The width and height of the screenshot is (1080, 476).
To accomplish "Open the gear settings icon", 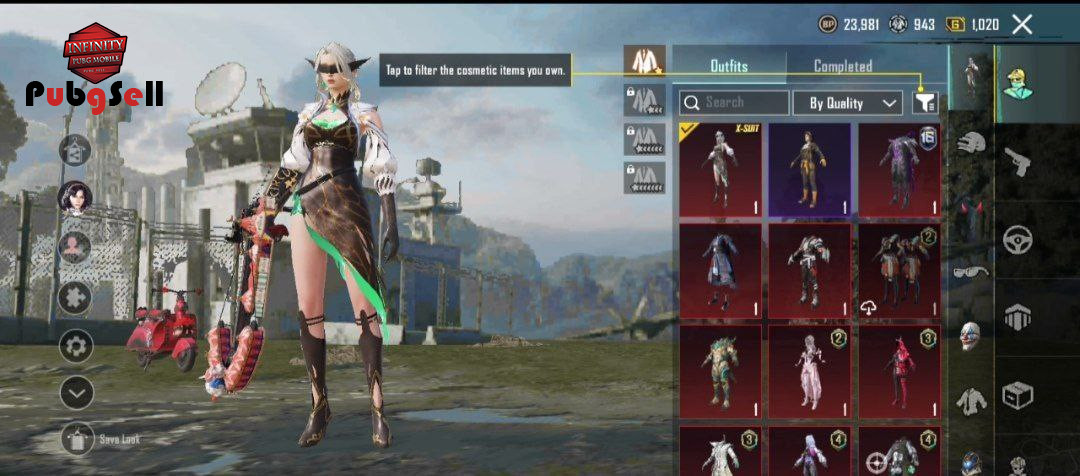I will pos(76,346).
